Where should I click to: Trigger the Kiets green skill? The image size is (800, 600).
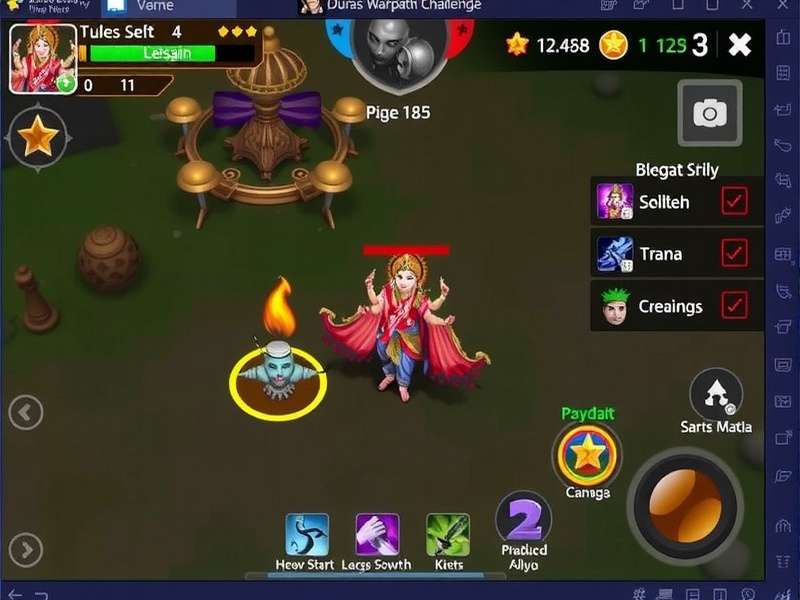(x=448, y=535)
